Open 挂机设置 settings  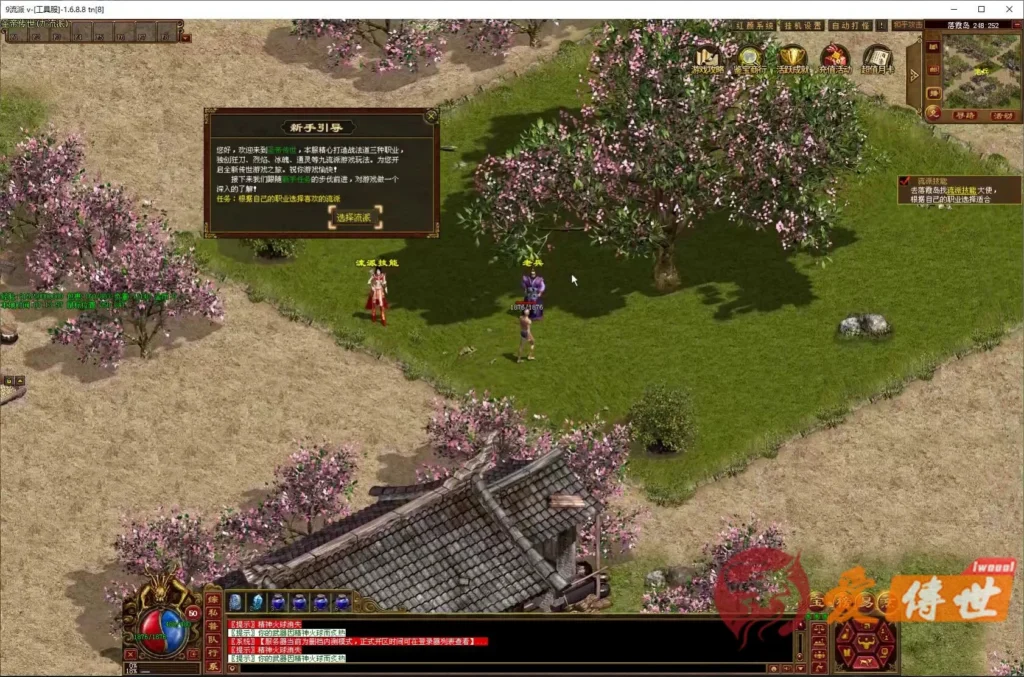click(x=800, y=25)
